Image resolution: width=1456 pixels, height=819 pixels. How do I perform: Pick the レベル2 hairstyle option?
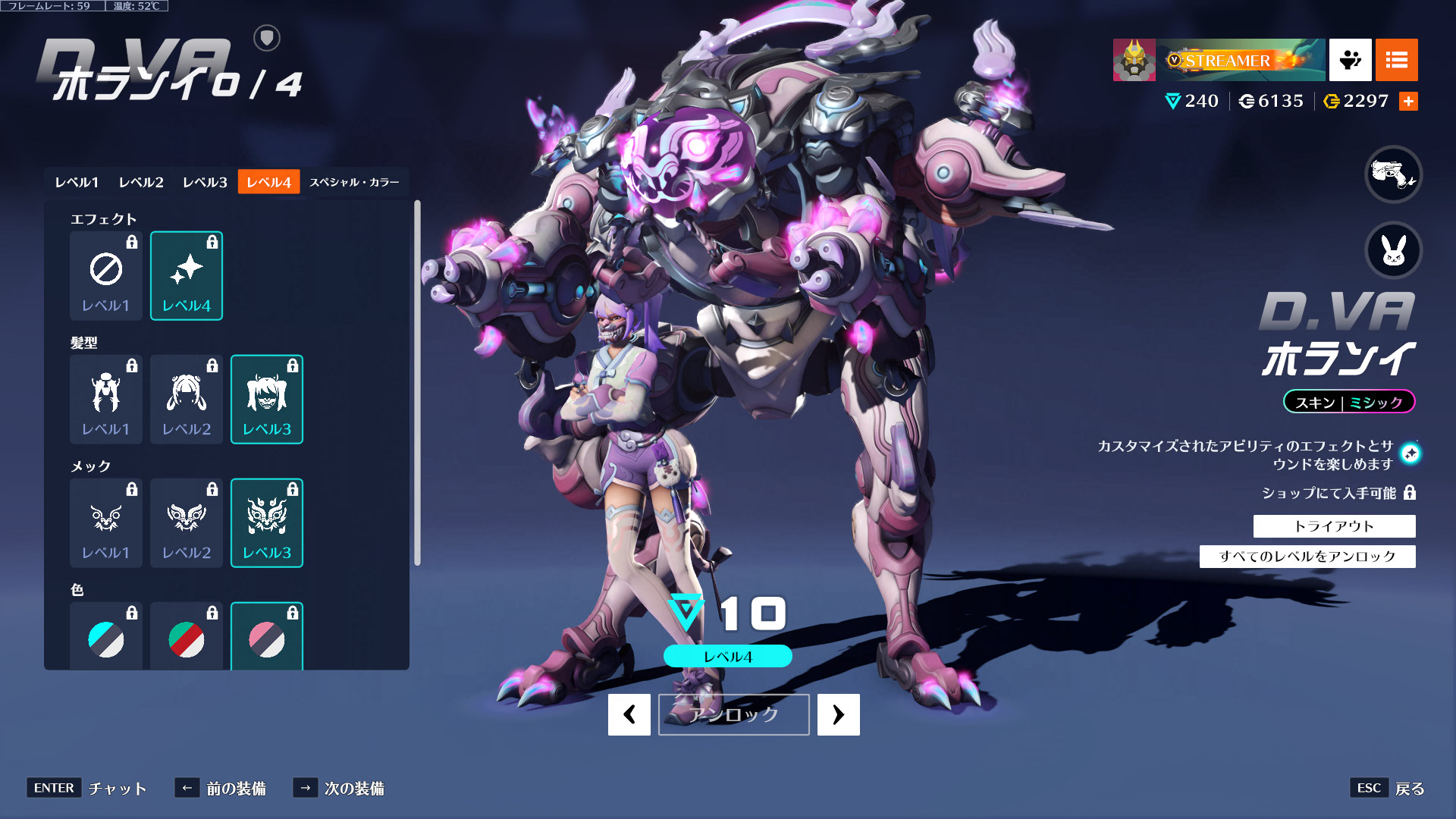coord(187,400)
